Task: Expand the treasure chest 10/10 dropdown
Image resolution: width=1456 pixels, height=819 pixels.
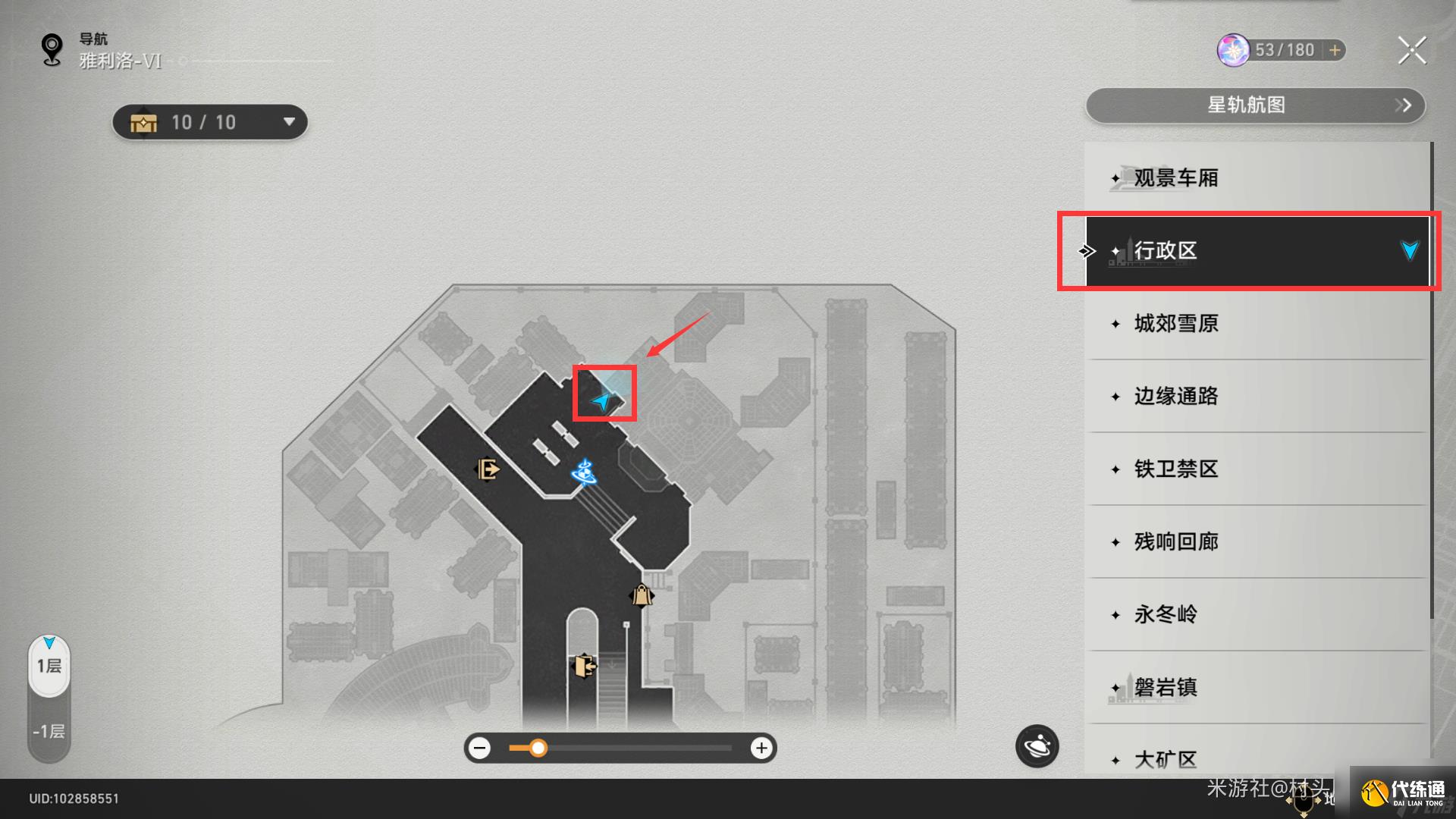Action: click(x=288, y=122)
